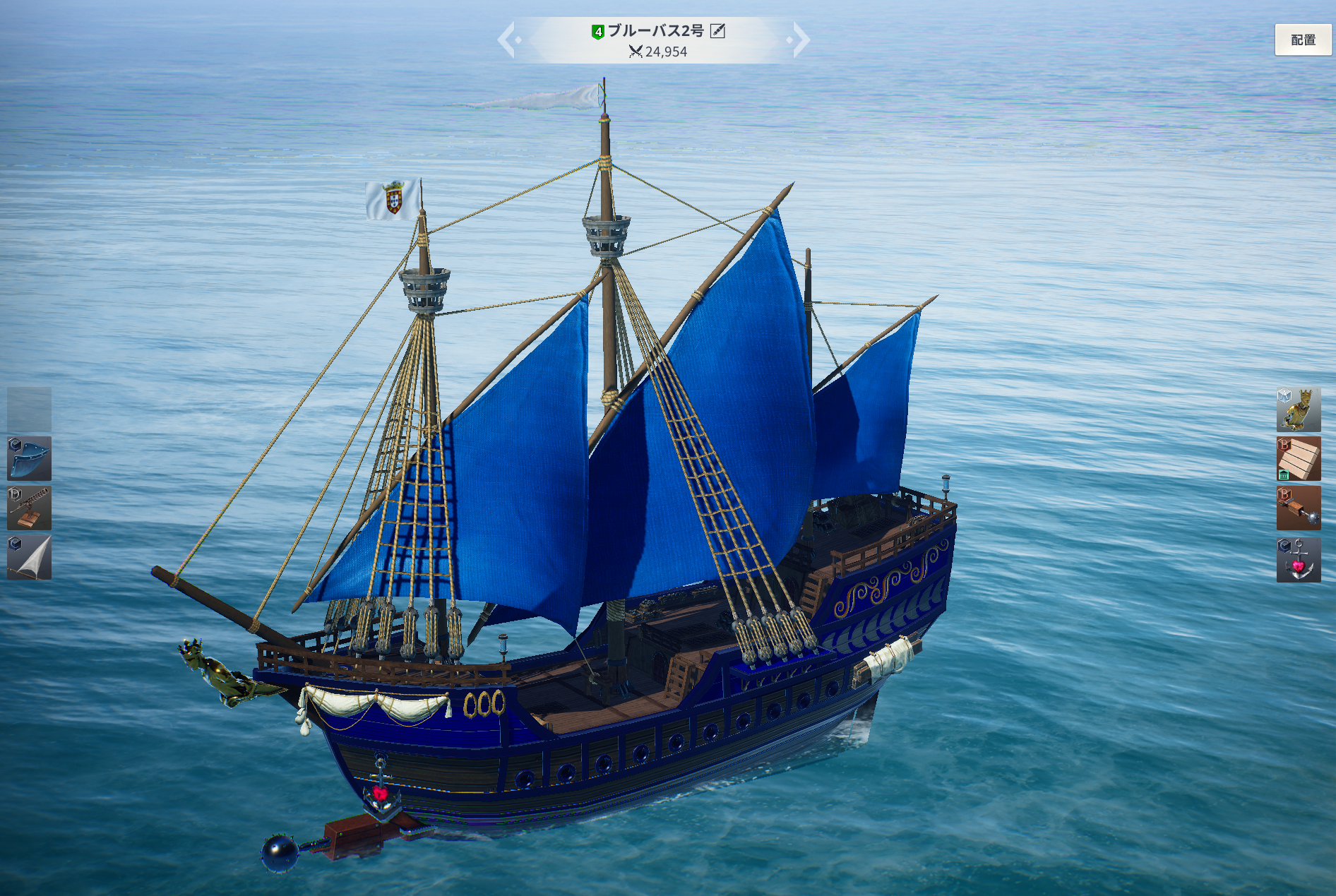
Task: Select the white sail equipment slot
Action: coord(29,557)
